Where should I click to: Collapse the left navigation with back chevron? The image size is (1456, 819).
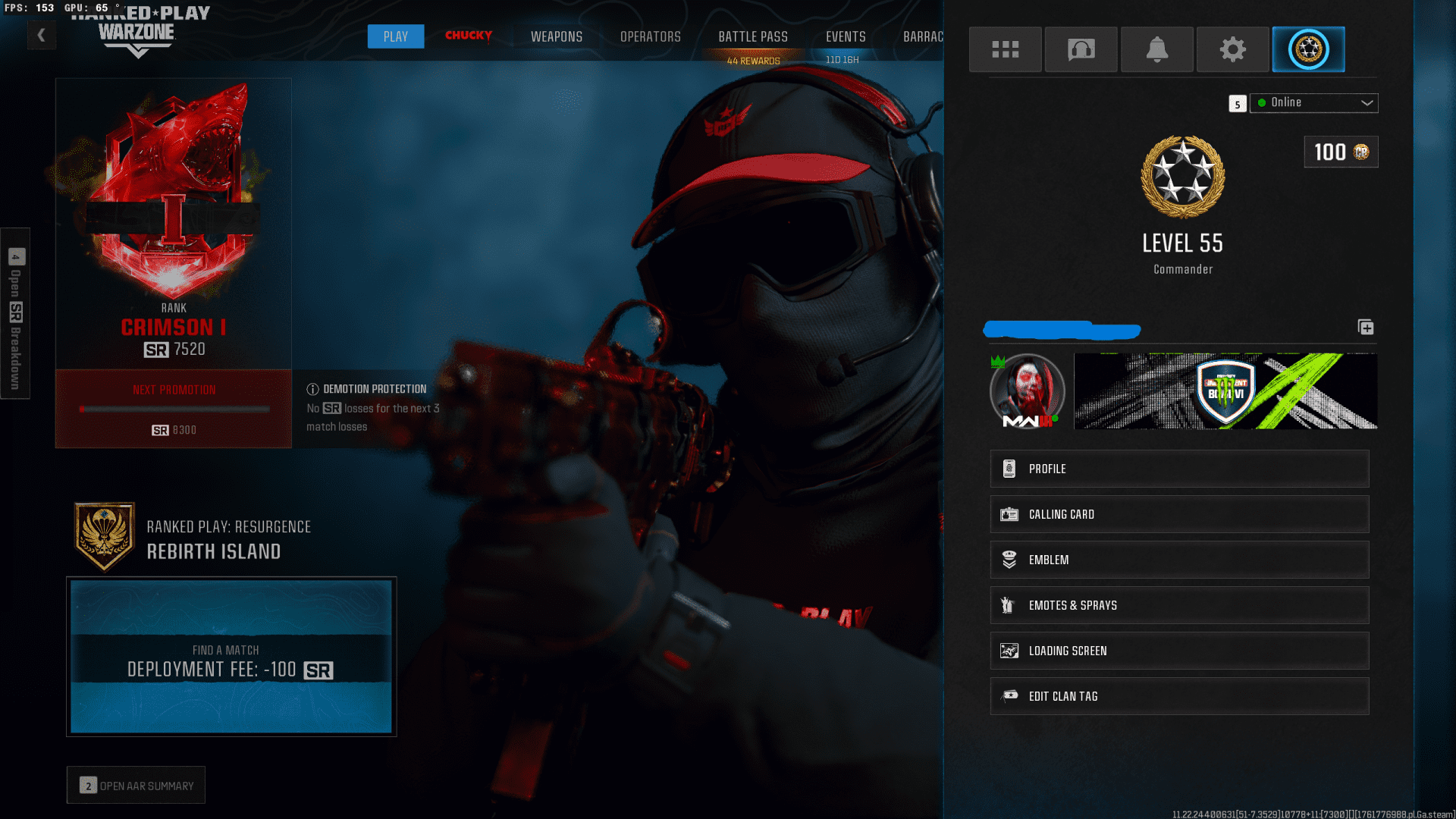42,34
